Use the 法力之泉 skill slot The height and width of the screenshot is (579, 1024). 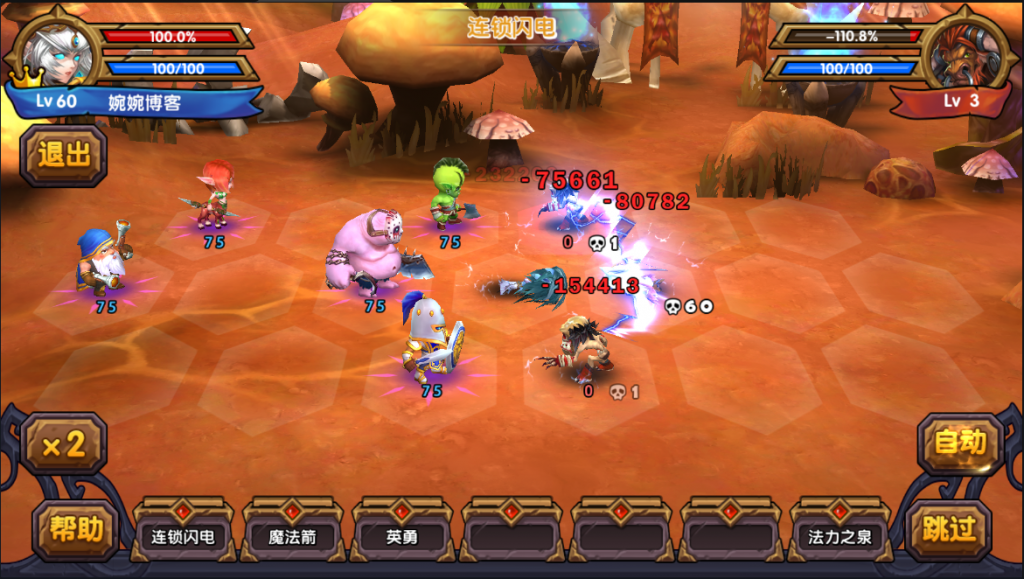point(840,536)
